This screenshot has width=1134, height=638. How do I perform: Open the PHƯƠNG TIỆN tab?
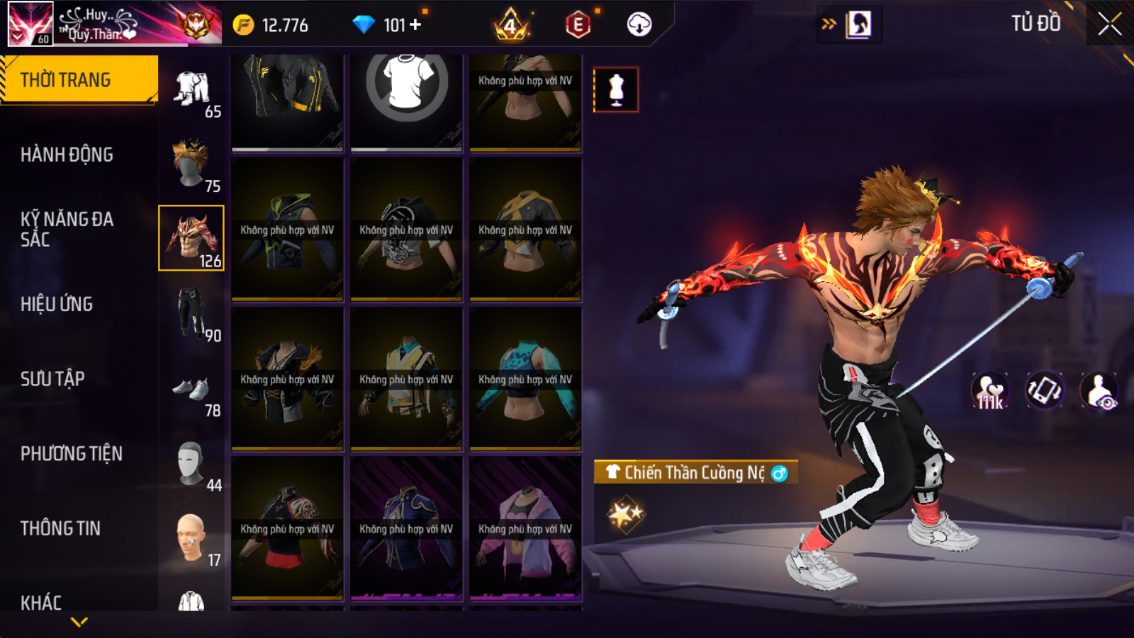[71, 454]
